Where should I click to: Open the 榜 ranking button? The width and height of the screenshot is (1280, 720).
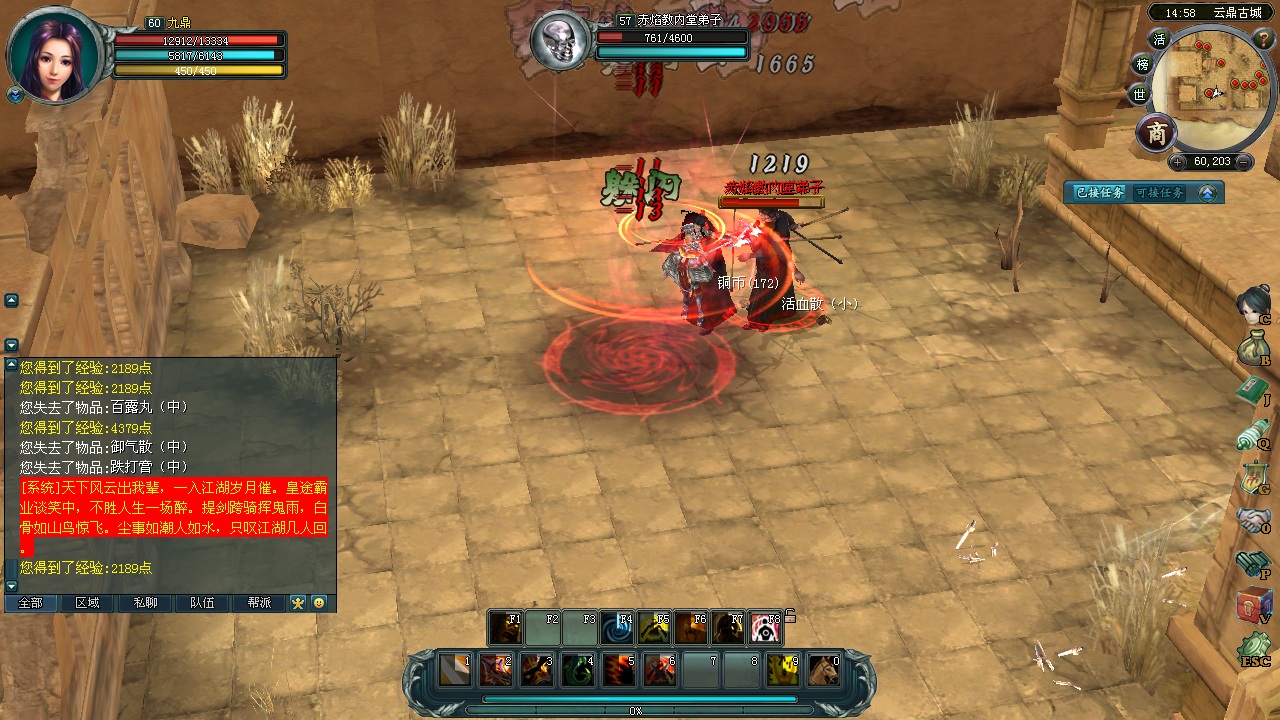tap(1143, 65)
